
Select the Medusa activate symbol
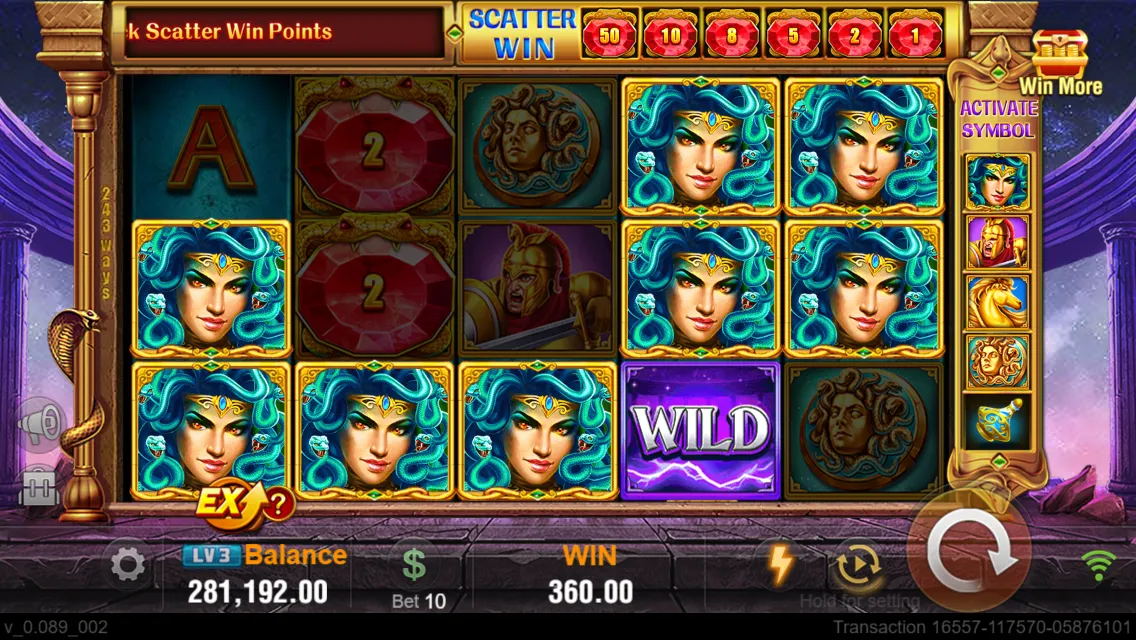(x=996, y=181)
